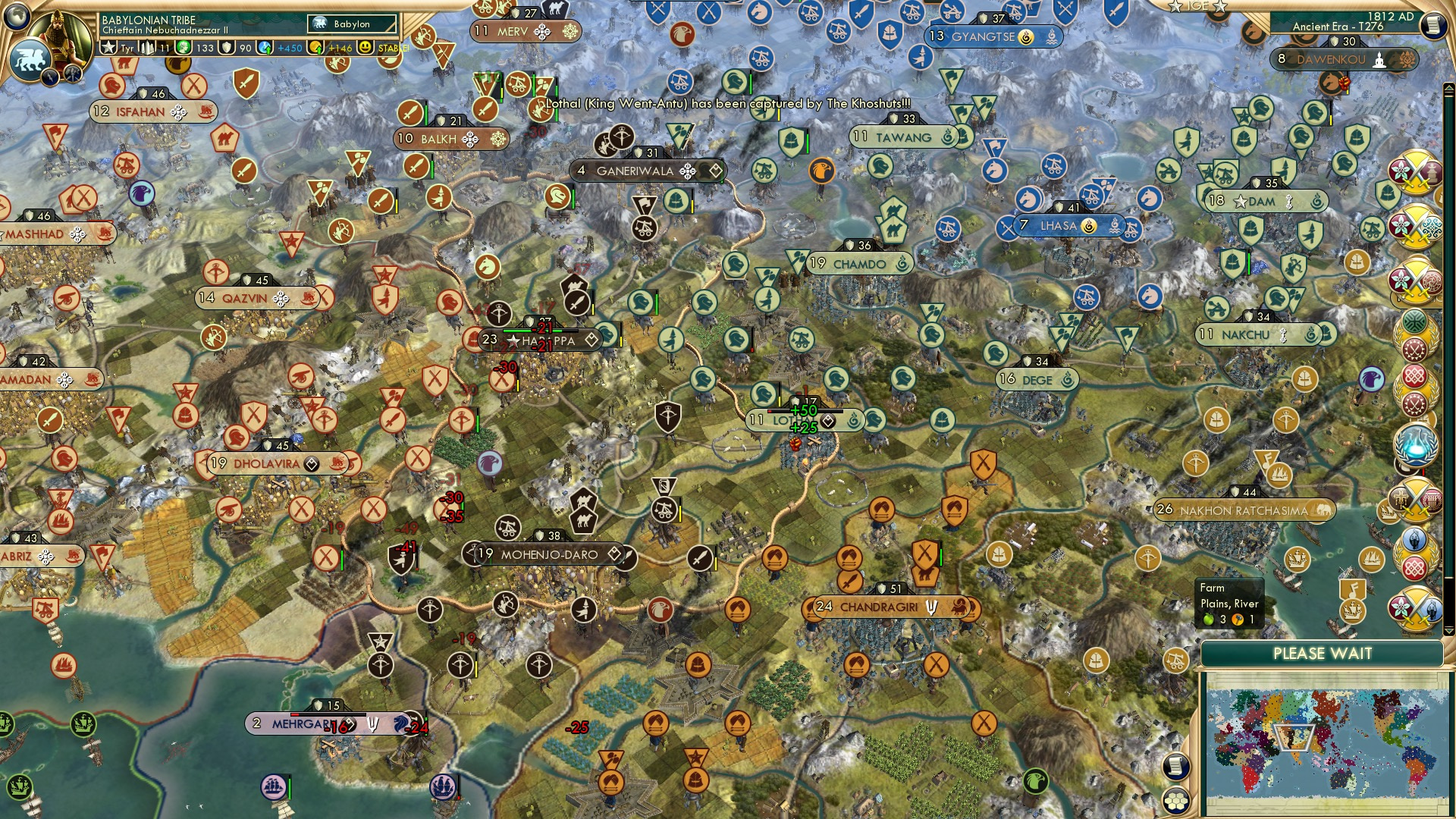
Task: Click the happiness smiley icon showing STABLE
Action: [x=364, y=47]
